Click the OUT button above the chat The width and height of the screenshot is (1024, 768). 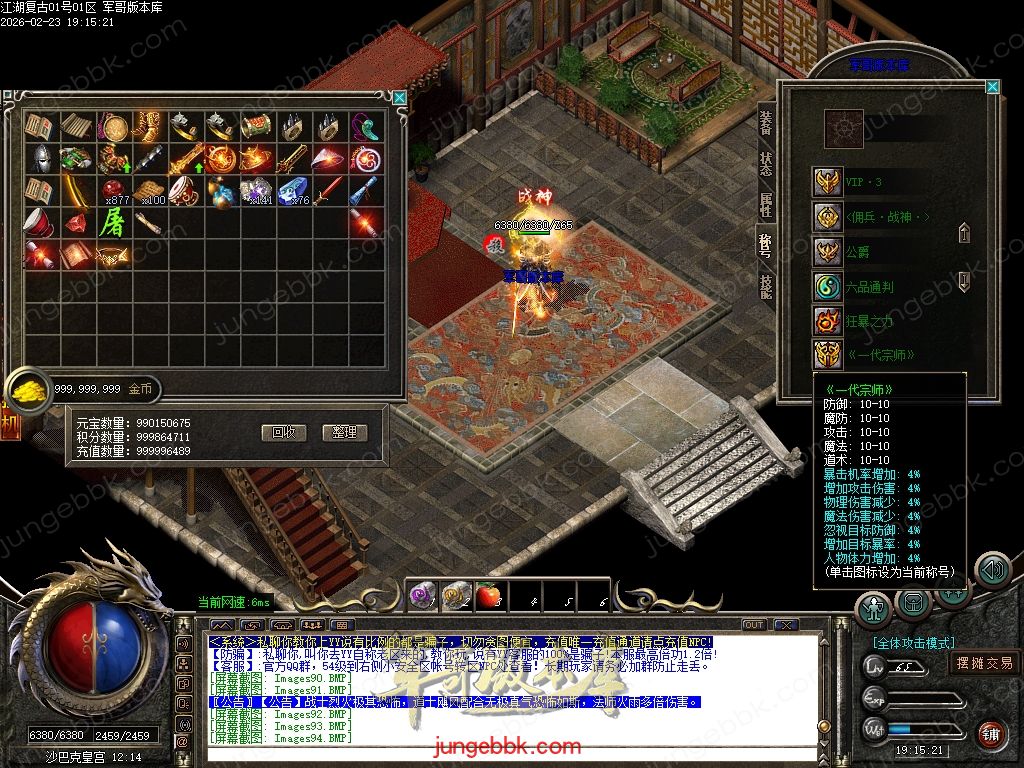pyautogui.click(x=754, y=625)
